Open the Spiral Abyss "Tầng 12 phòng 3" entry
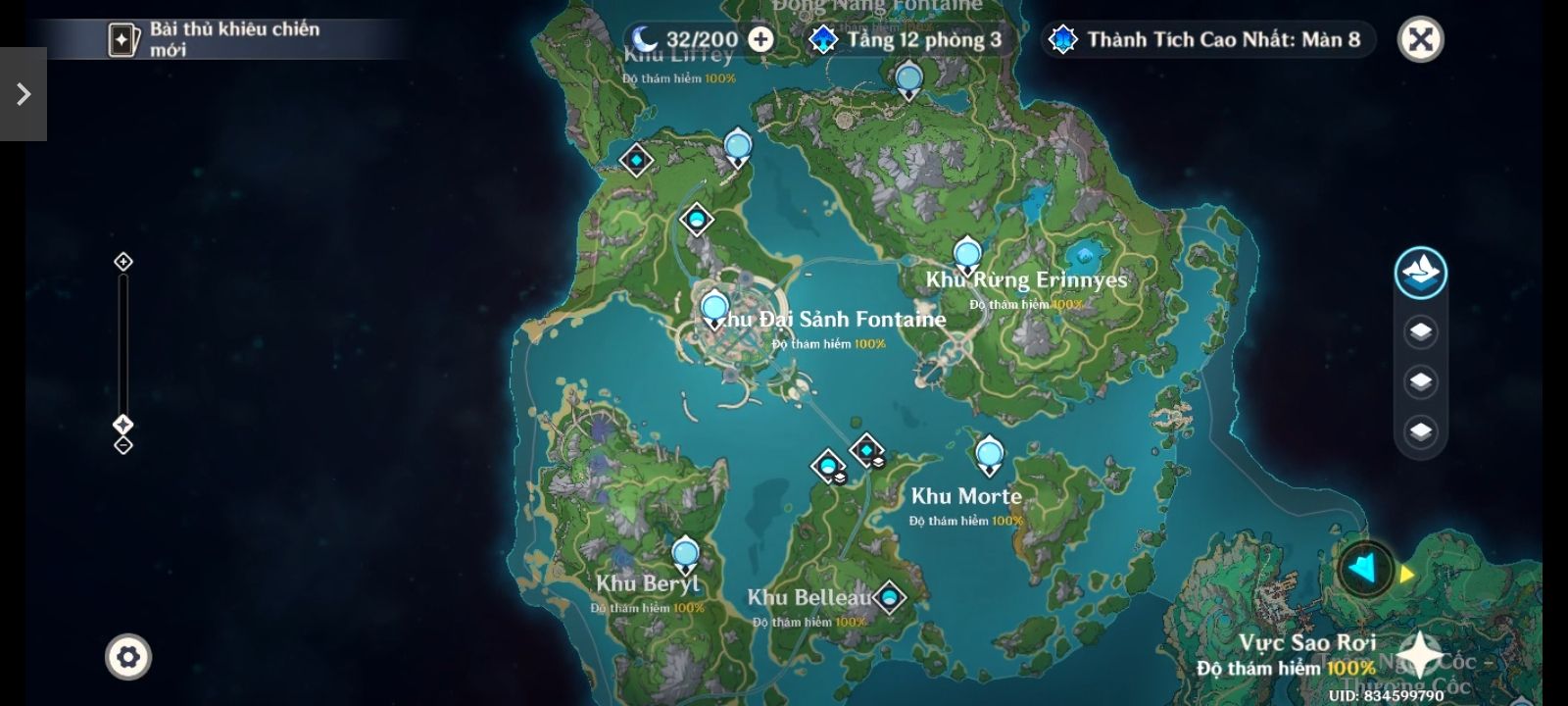Screen dimensions: 1568x706 point(908,39)
